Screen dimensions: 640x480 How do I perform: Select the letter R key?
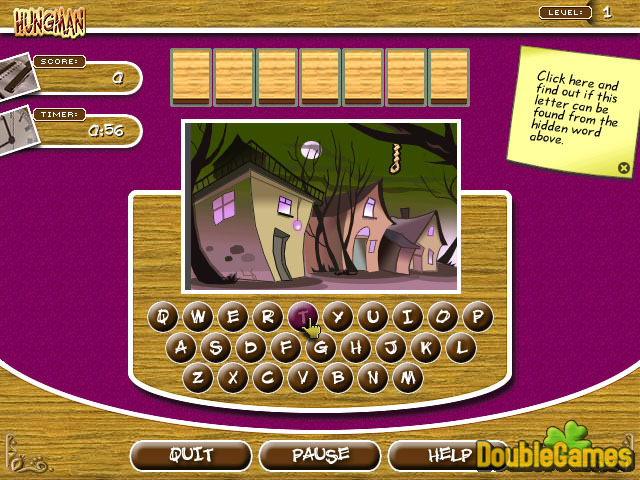(x=267, y=318)
